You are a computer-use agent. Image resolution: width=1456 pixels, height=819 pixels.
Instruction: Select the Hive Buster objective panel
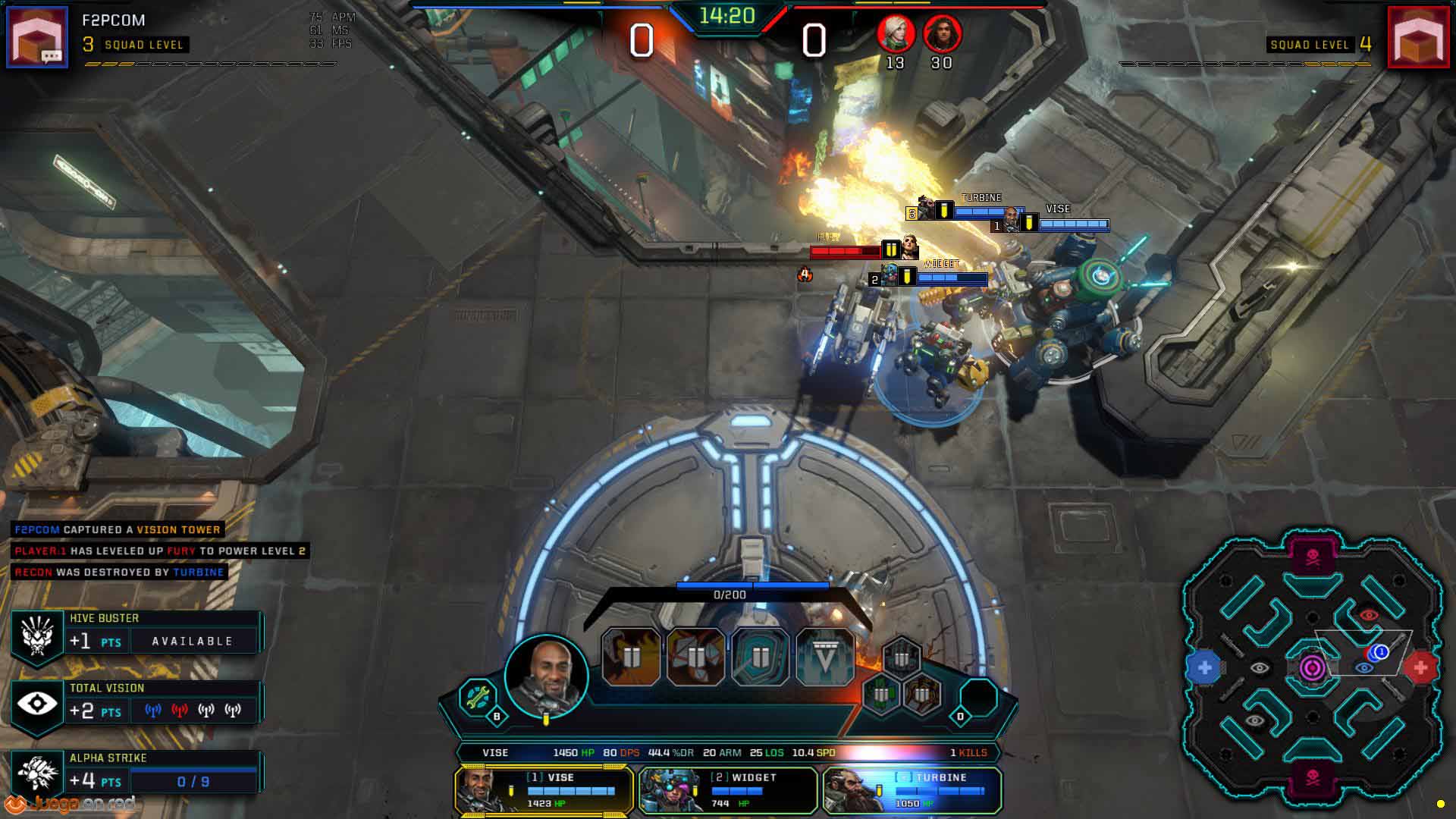tap(136, 632)
